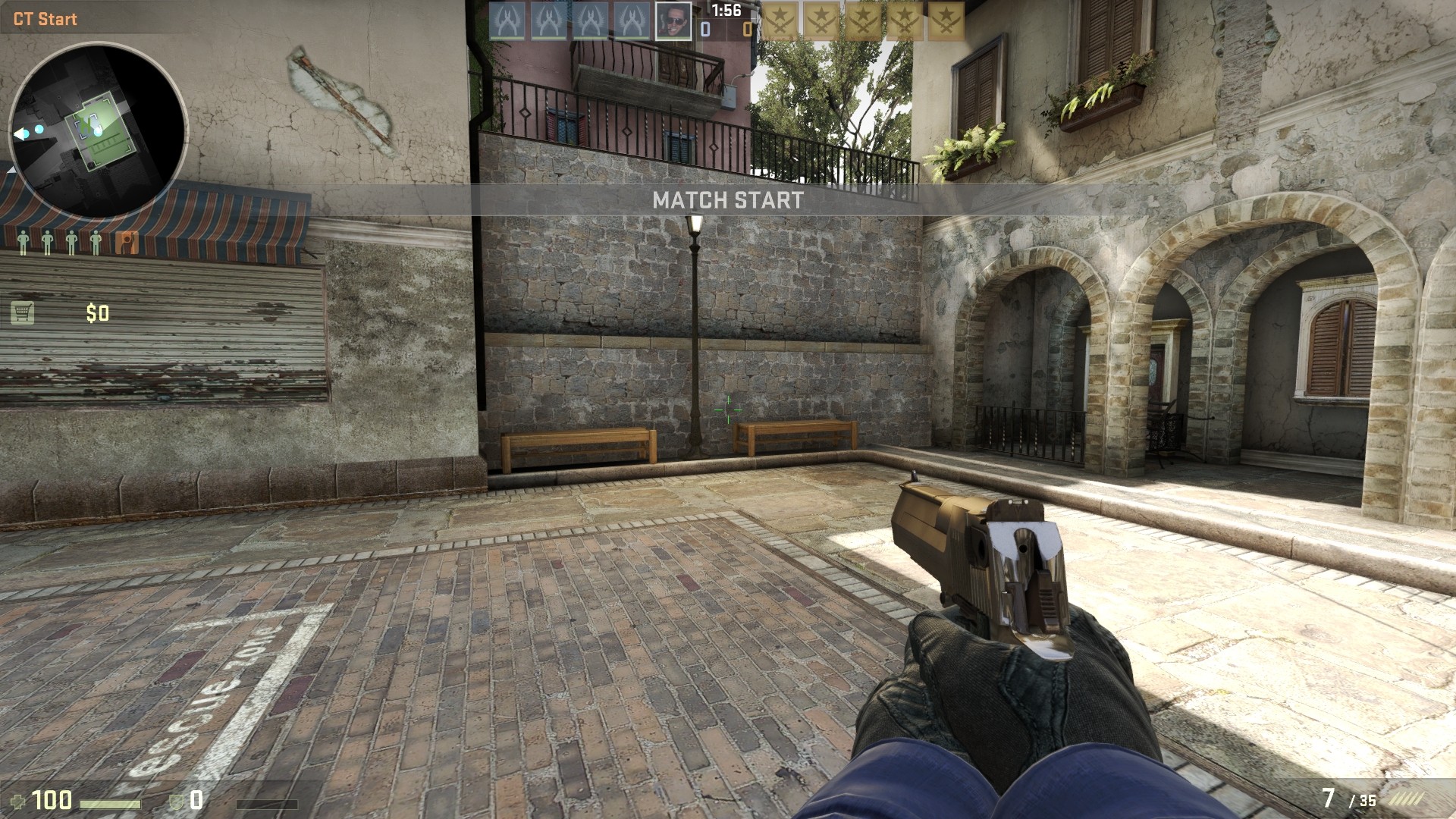Click the orange hostage rescue zone icon
Viewport: 1456px width, 819px height.
127,240
